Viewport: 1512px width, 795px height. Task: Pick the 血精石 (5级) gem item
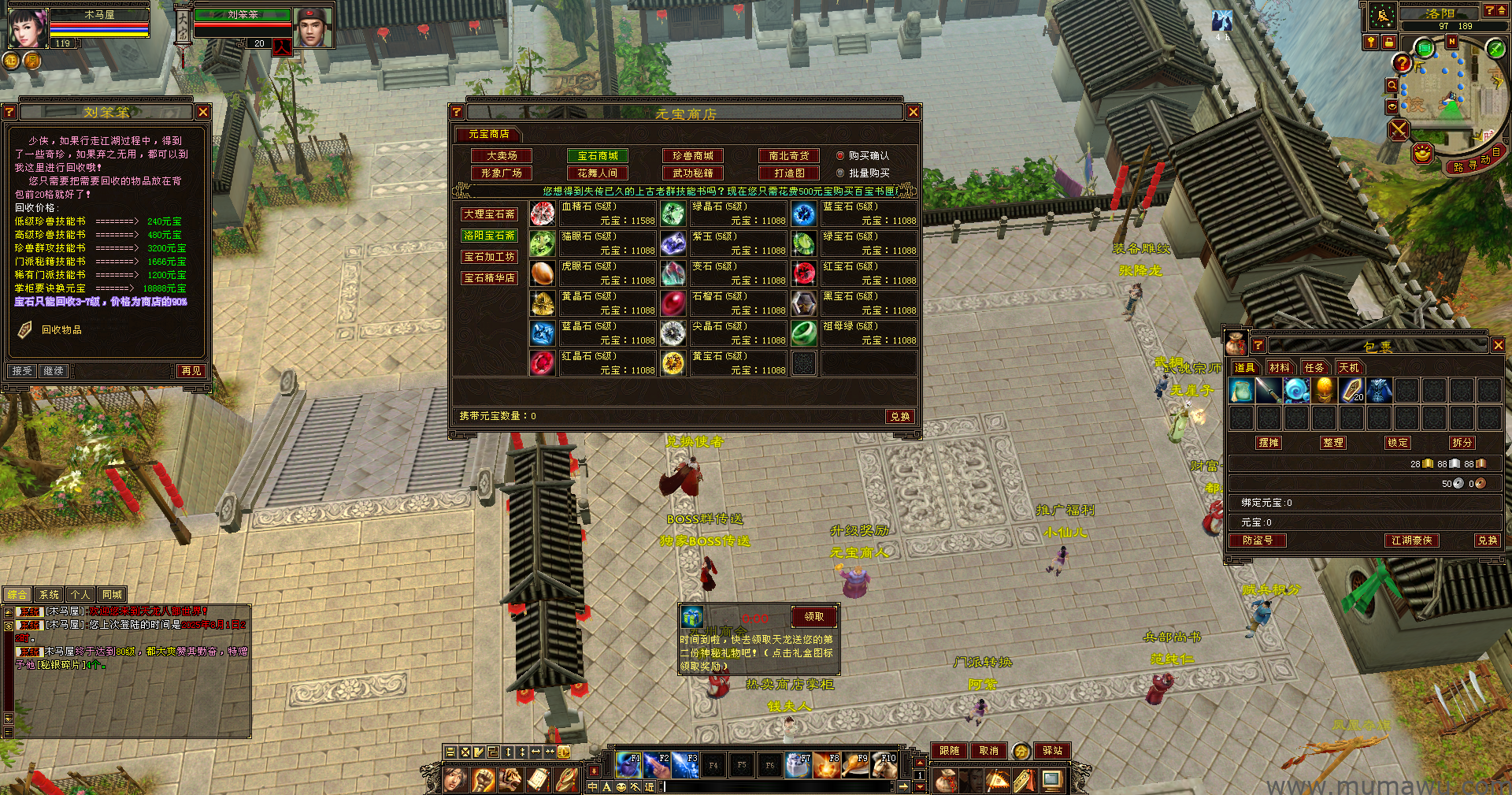click(x=543, y=214)
